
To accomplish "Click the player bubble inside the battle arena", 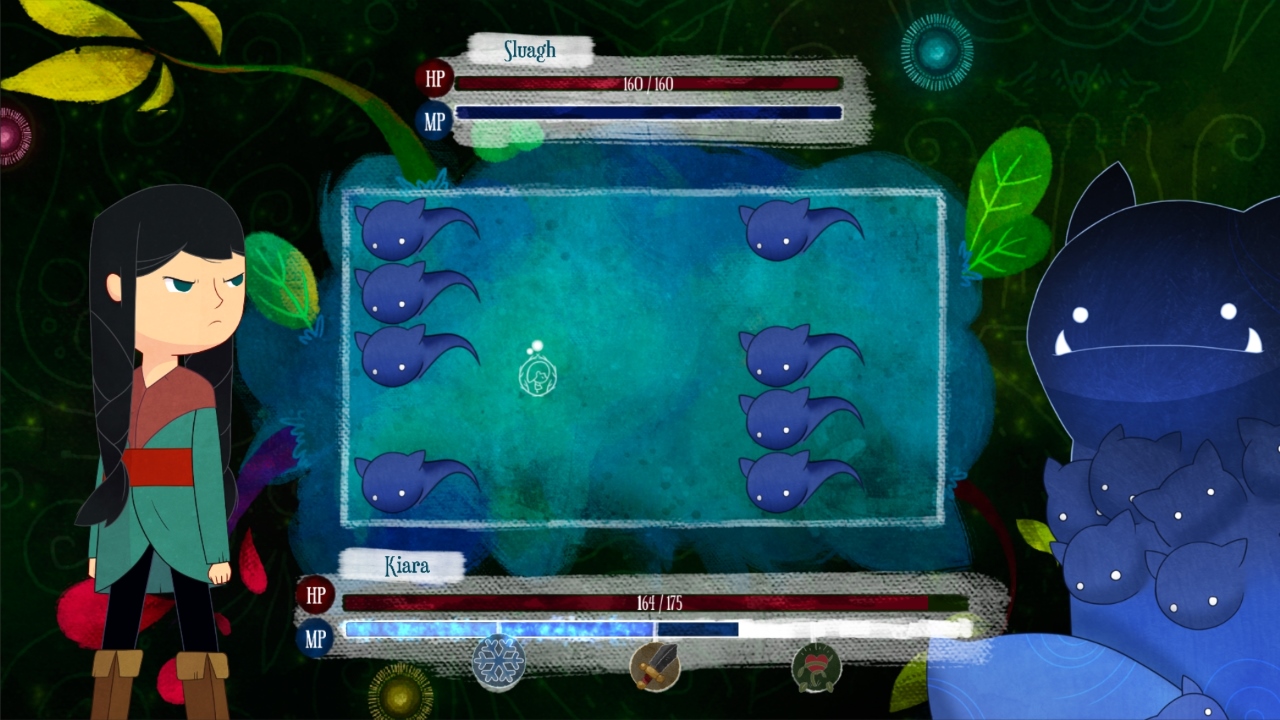I will 538,377.
